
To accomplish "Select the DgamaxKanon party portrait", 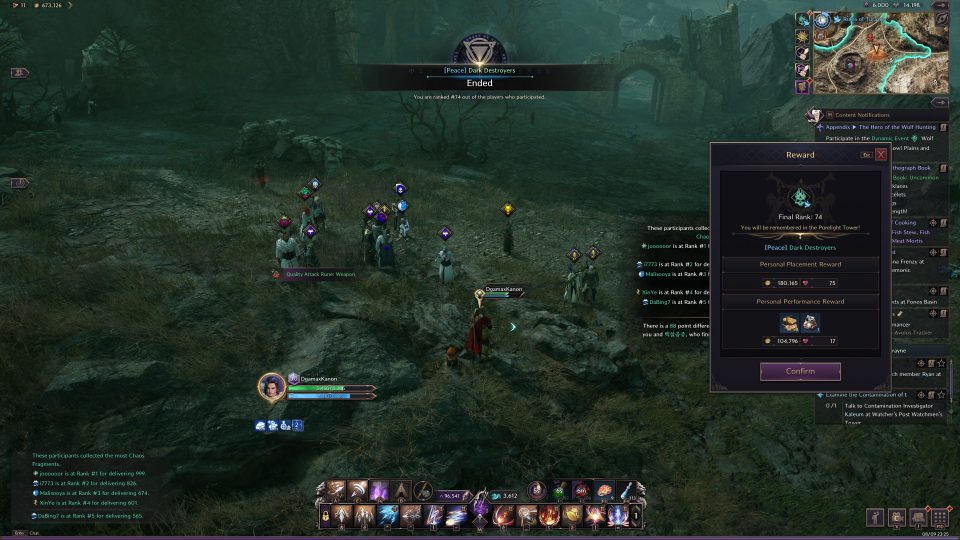I will [272, 386].
